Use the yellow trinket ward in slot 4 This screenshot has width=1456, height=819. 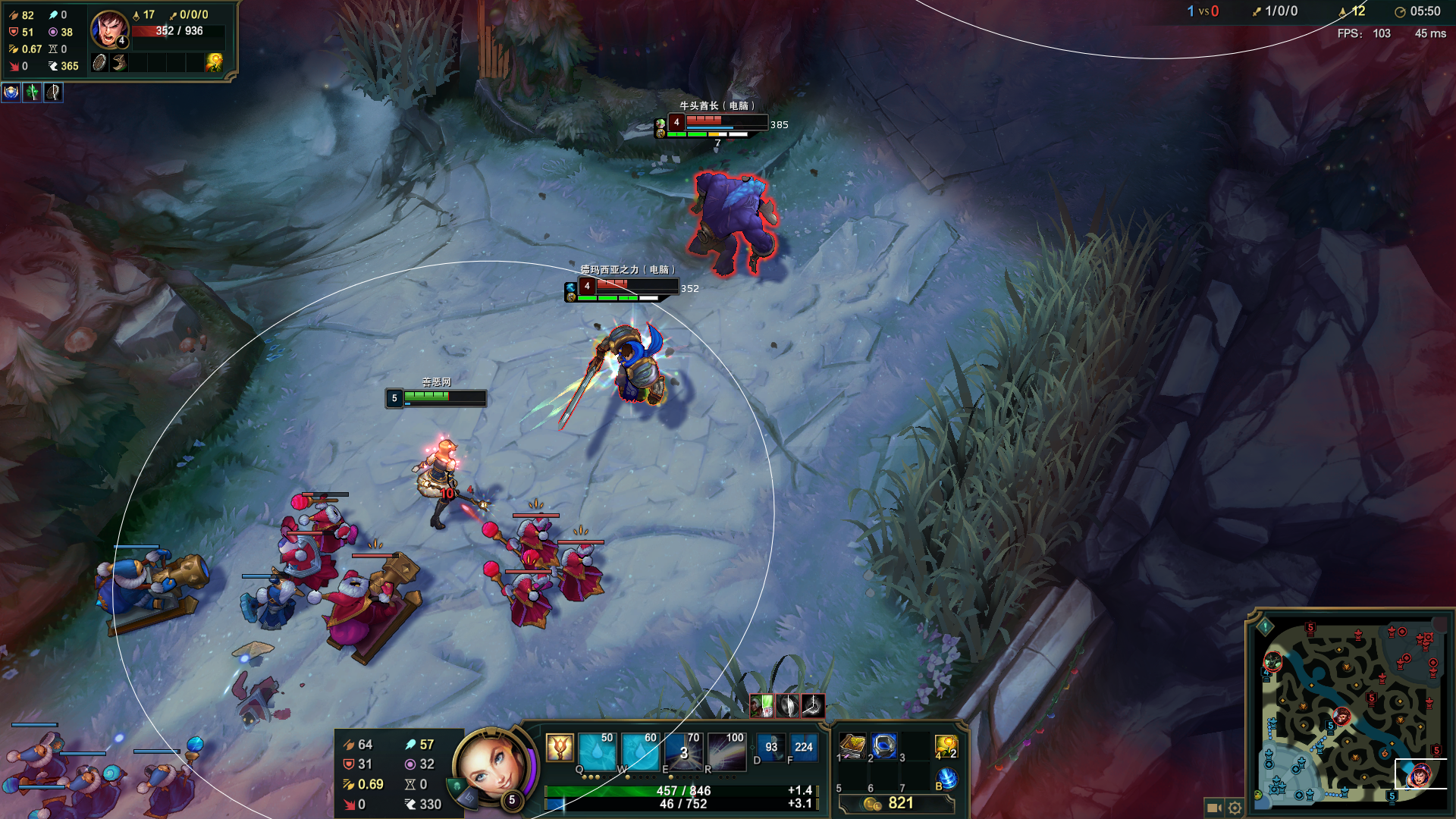946,746
